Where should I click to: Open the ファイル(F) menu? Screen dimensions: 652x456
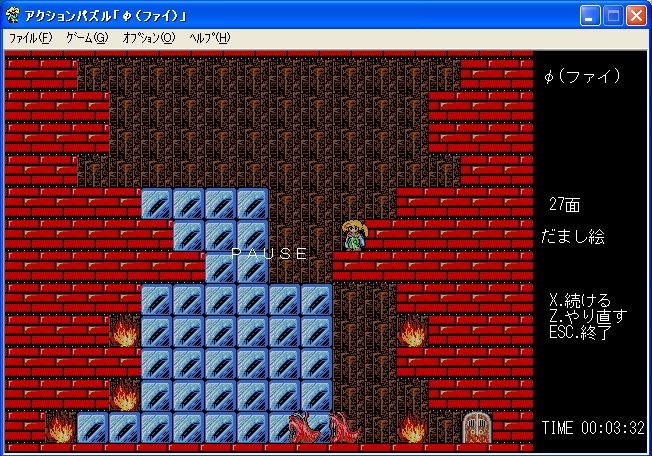(30, 38)
